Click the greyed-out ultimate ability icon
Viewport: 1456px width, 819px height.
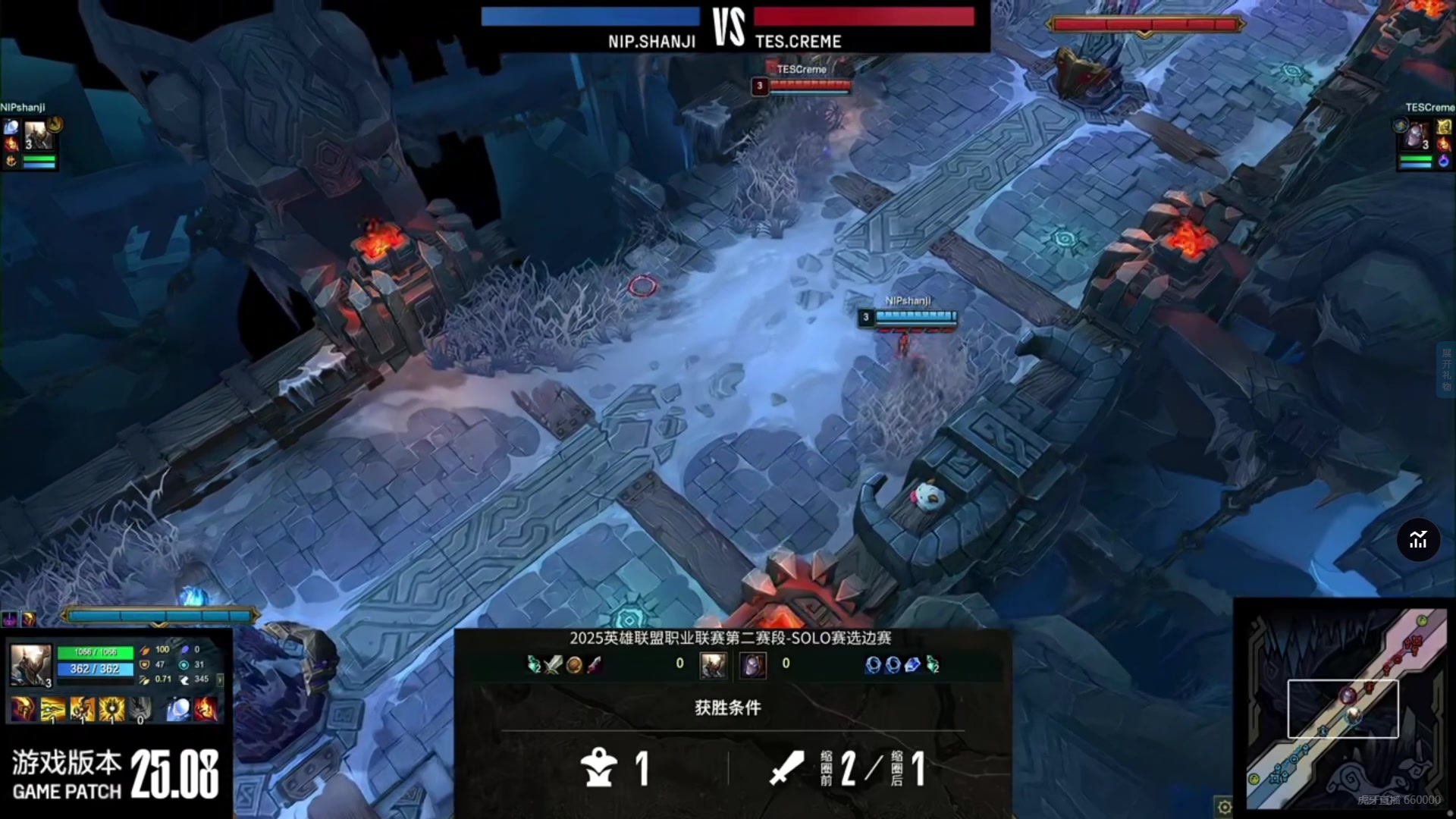pos(140,709)
